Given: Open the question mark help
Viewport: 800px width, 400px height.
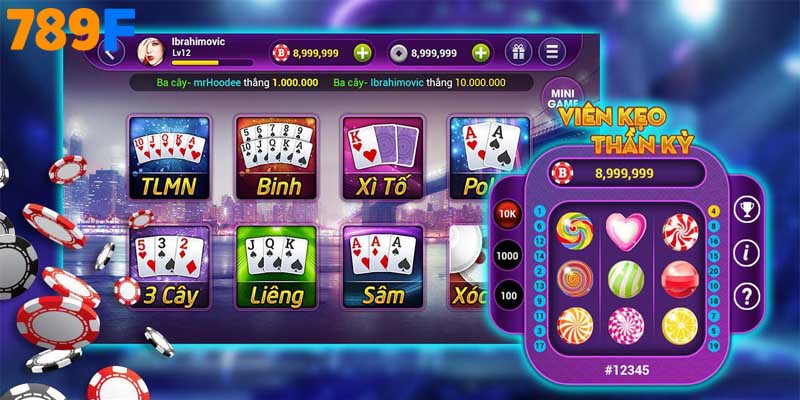Looking at the screenshot, I should click(x=745, y=296).
